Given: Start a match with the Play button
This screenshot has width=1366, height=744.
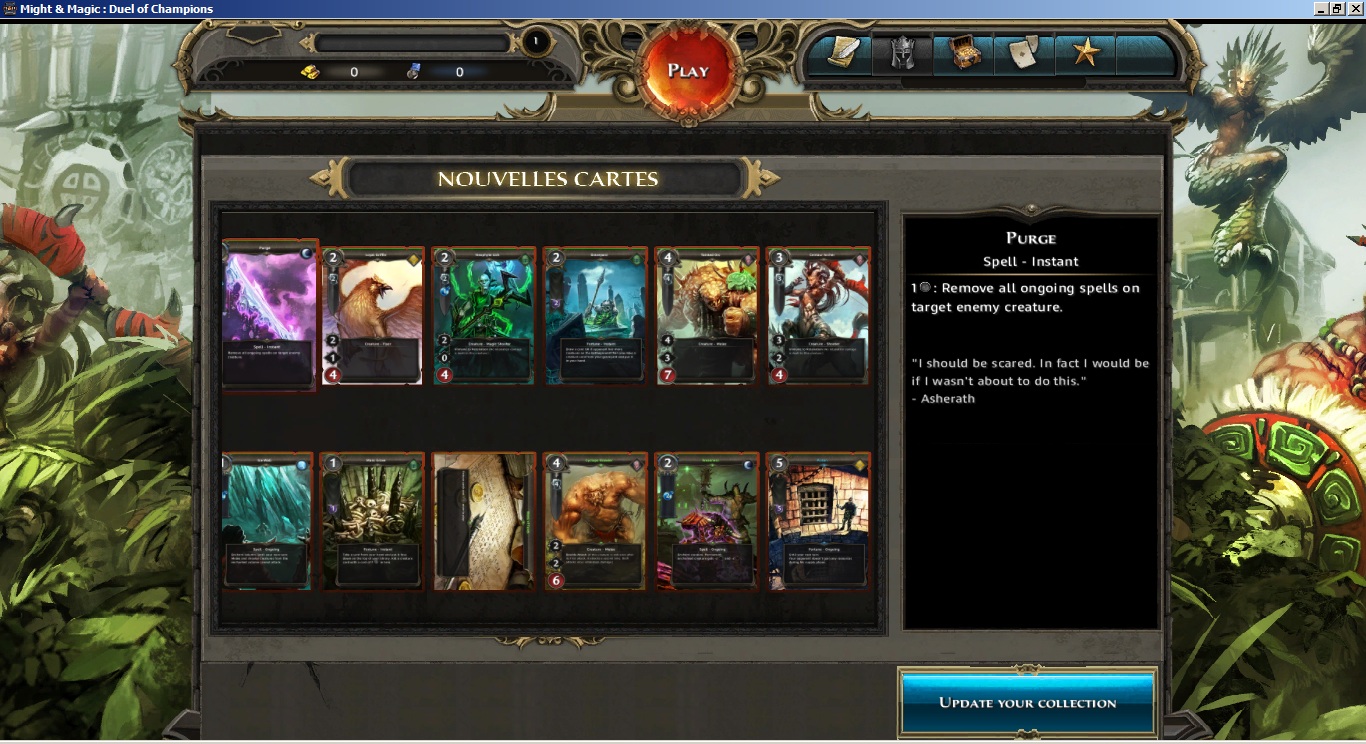Looking at the screenshot, I should point(688,70).
